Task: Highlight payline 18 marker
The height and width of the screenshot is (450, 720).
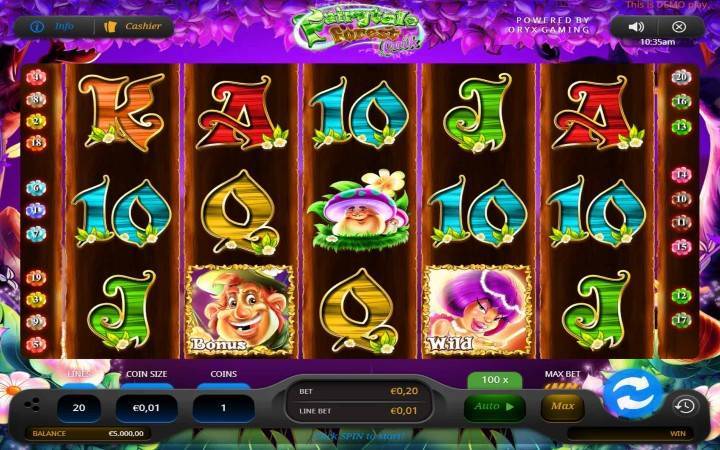Action: [x=38, y=143]
